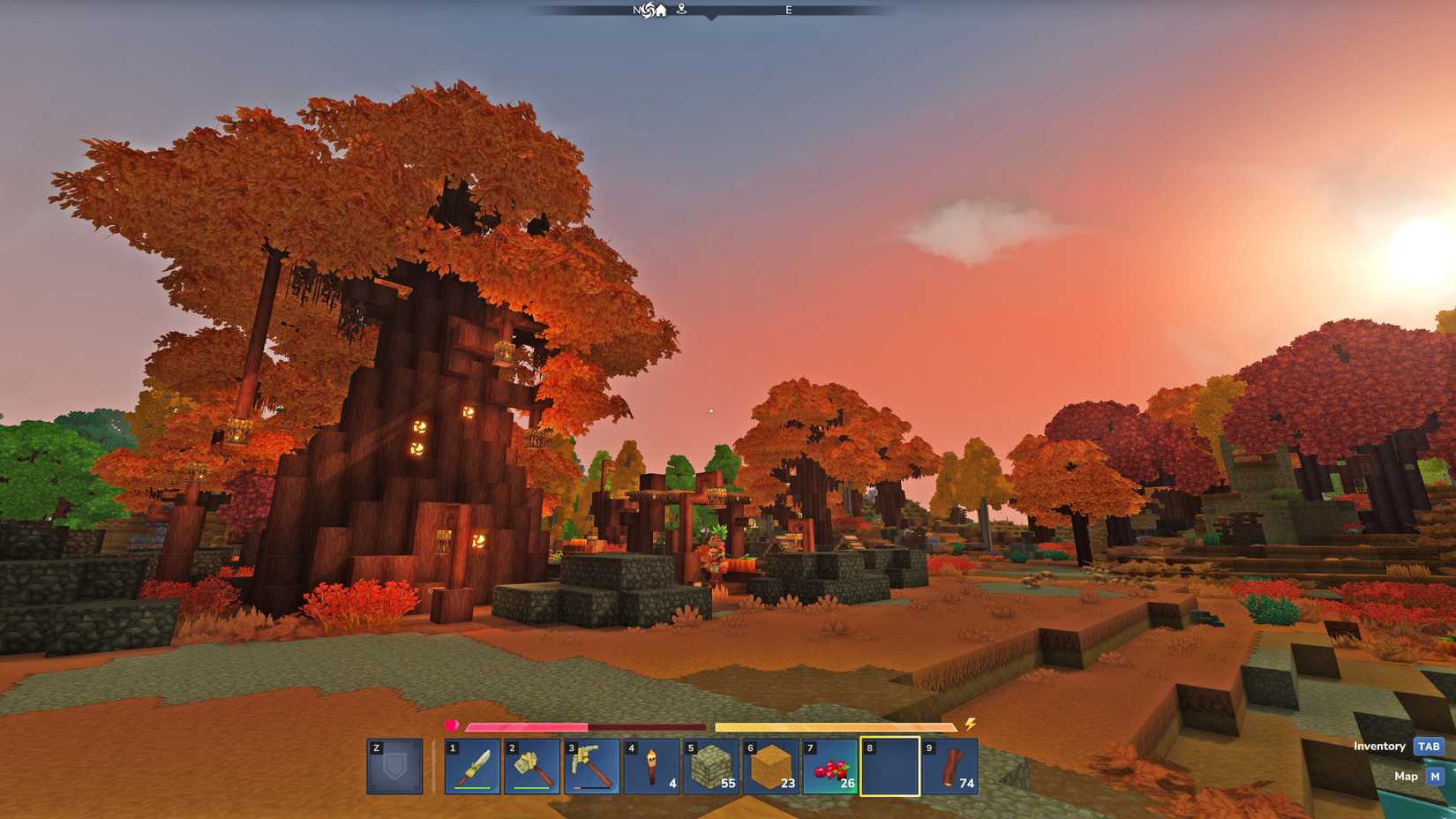Screen dimensions: 1456x819
Task: Click the E direction on the compass bar
Action: [788, 10]
